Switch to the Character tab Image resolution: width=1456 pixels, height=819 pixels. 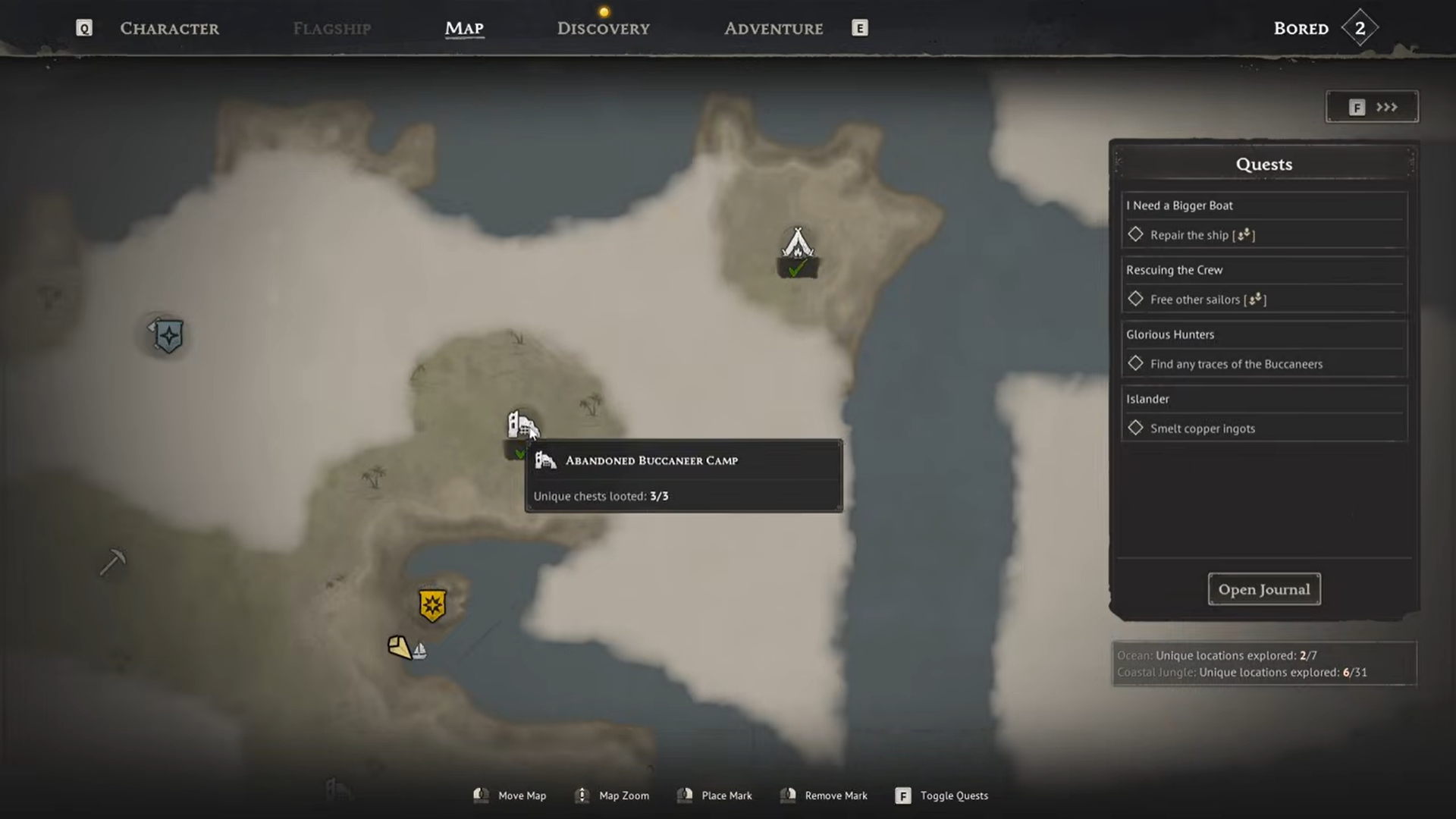pyautogui.click(x=169, y=29)
